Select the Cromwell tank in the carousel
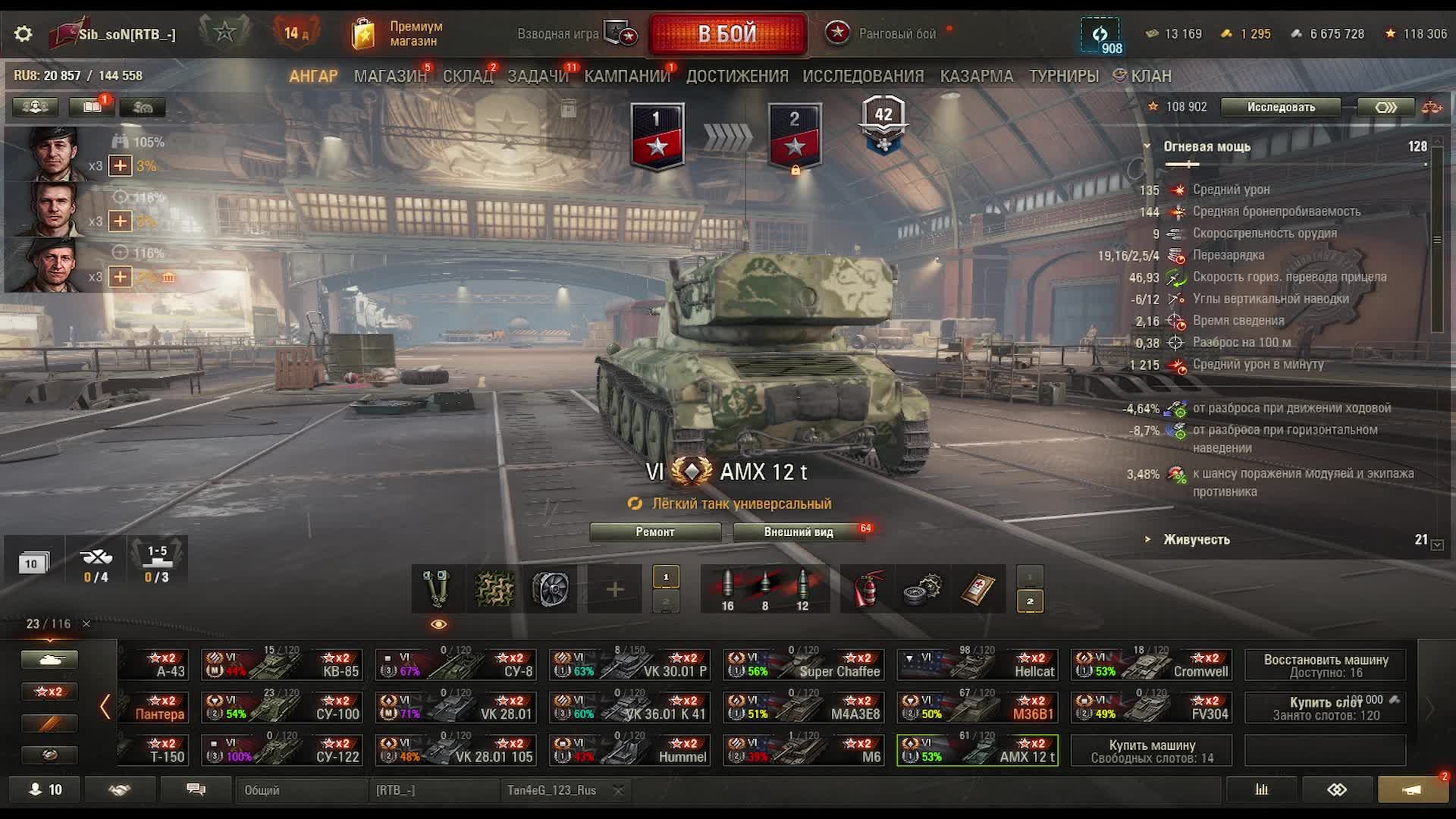Screen dimensions: 1456x819 [1151, 664]
